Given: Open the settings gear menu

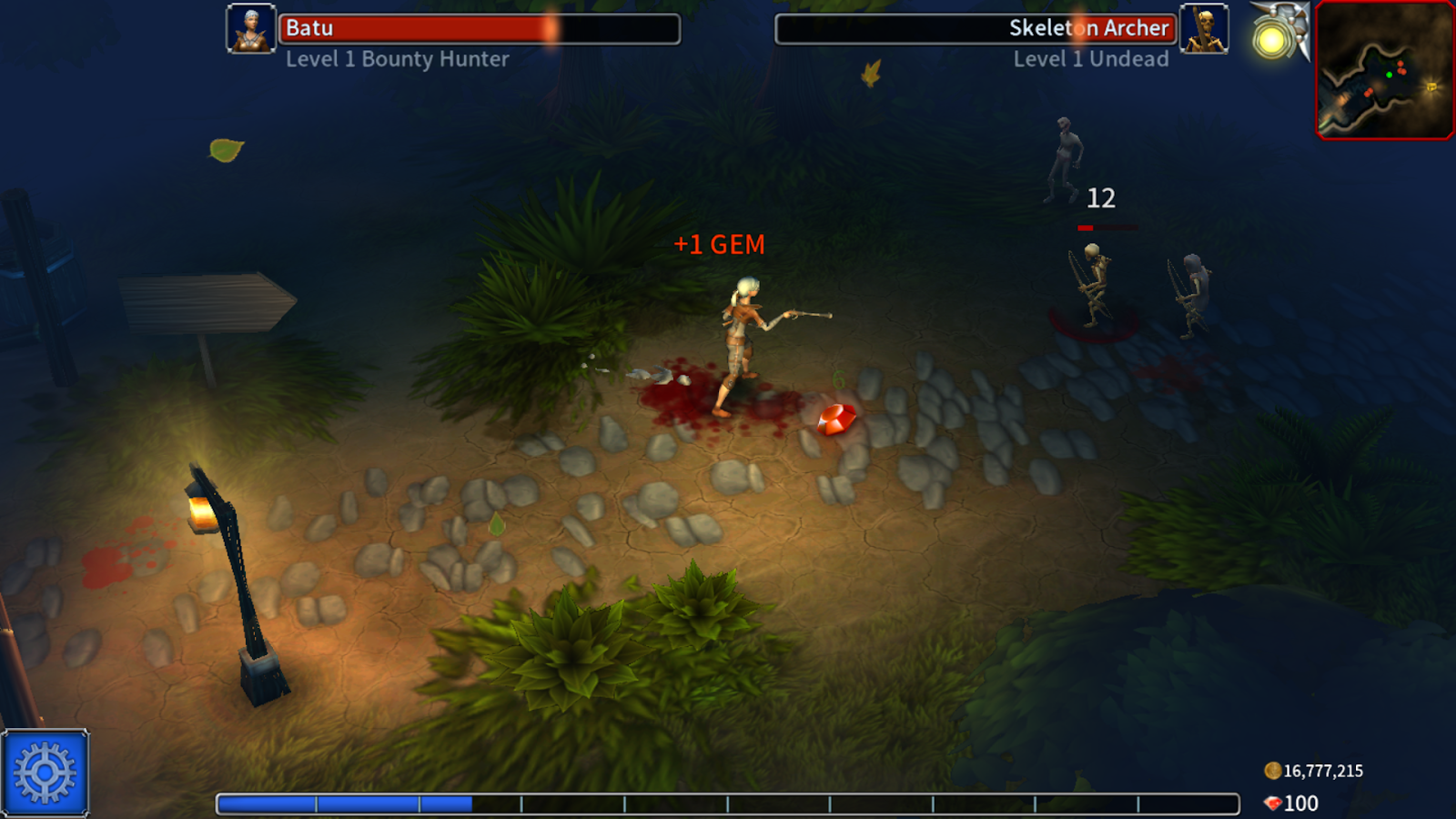Looking at the screenshot, I should coord(44,772).
